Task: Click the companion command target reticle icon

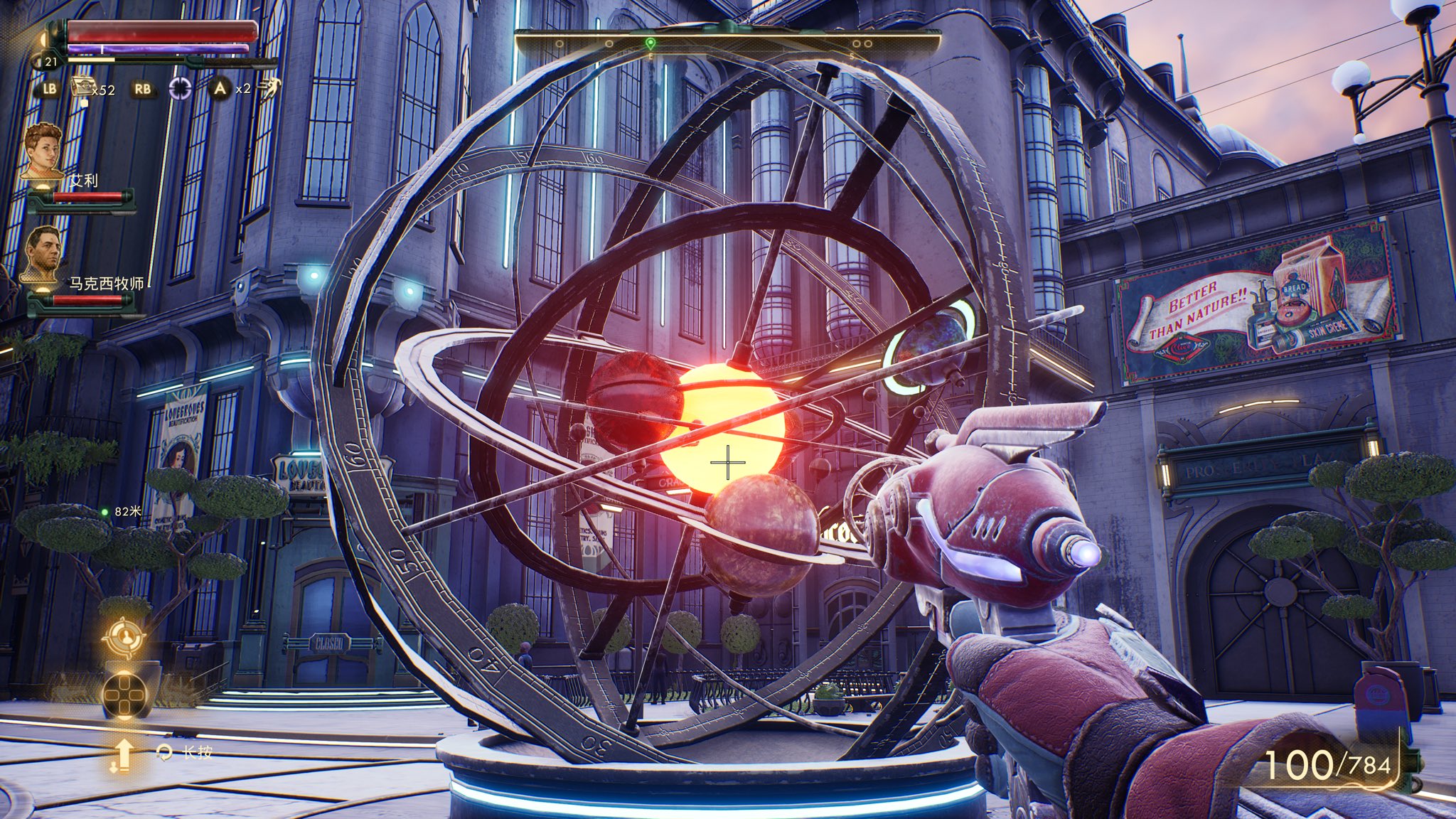Action: 126,636
